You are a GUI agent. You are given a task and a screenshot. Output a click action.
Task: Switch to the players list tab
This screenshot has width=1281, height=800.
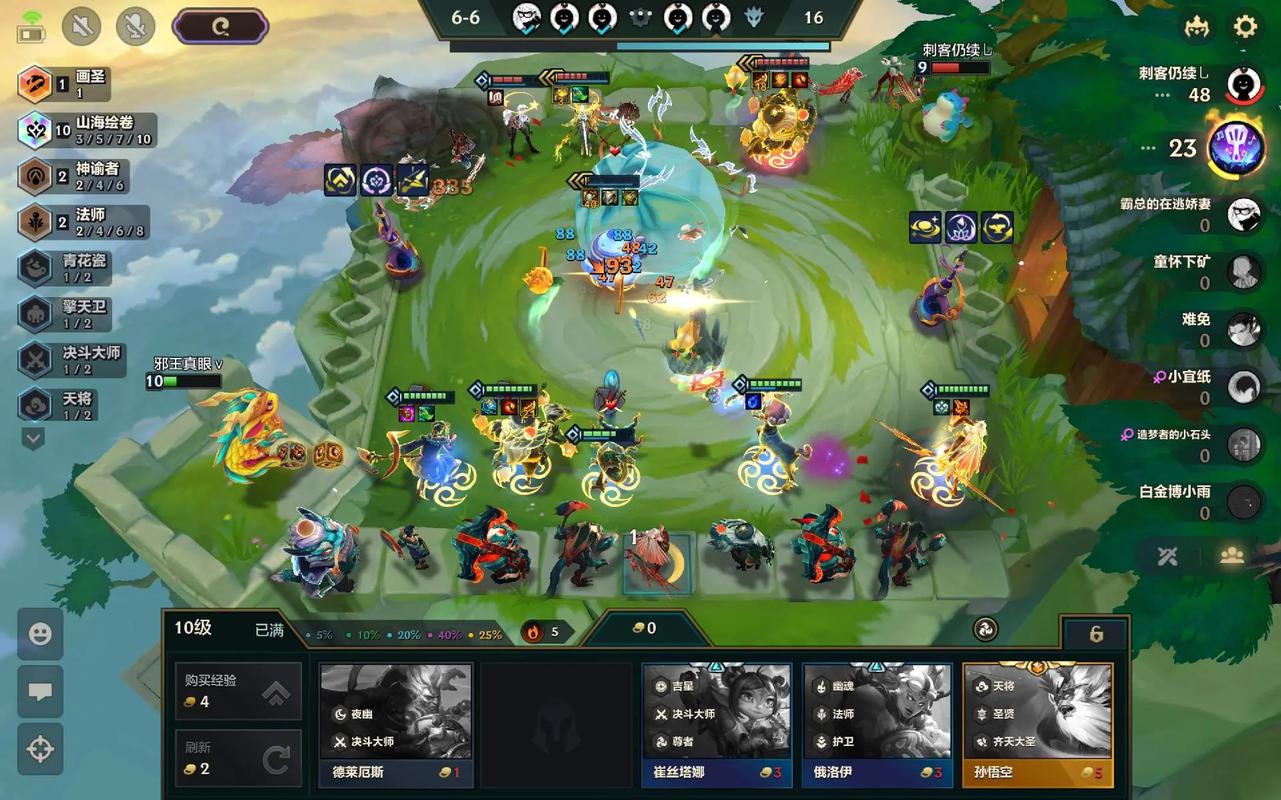point(1231,556)
